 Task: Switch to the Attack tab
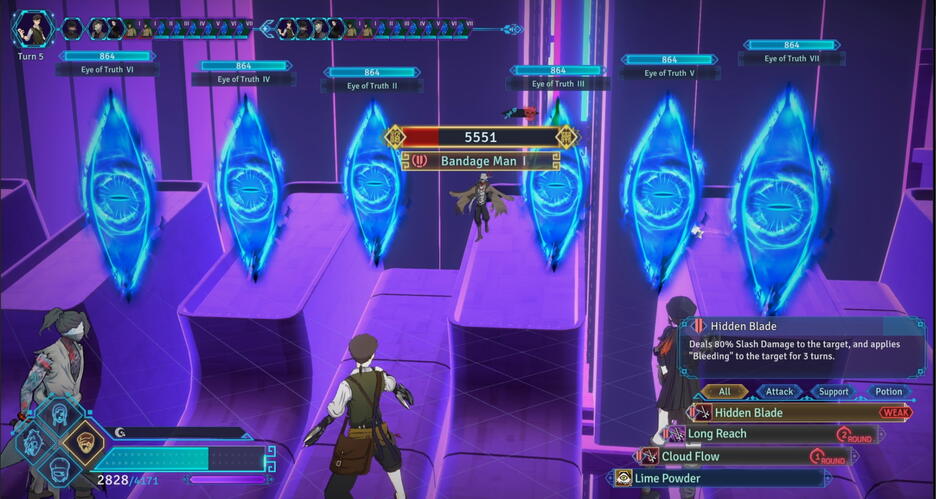(779, 392)
